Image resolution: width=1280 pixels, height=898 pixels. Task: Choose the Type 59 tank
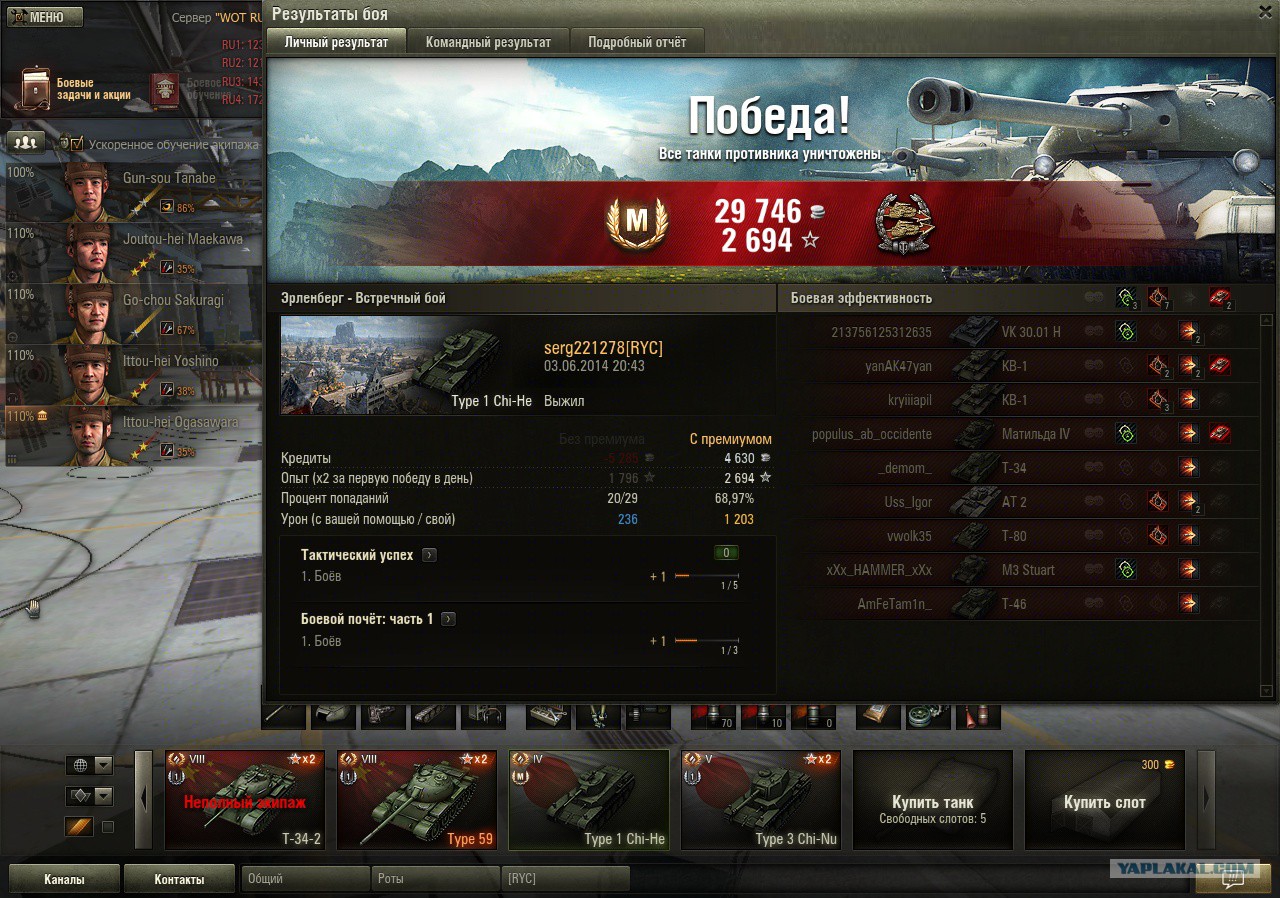click(417, 800)
